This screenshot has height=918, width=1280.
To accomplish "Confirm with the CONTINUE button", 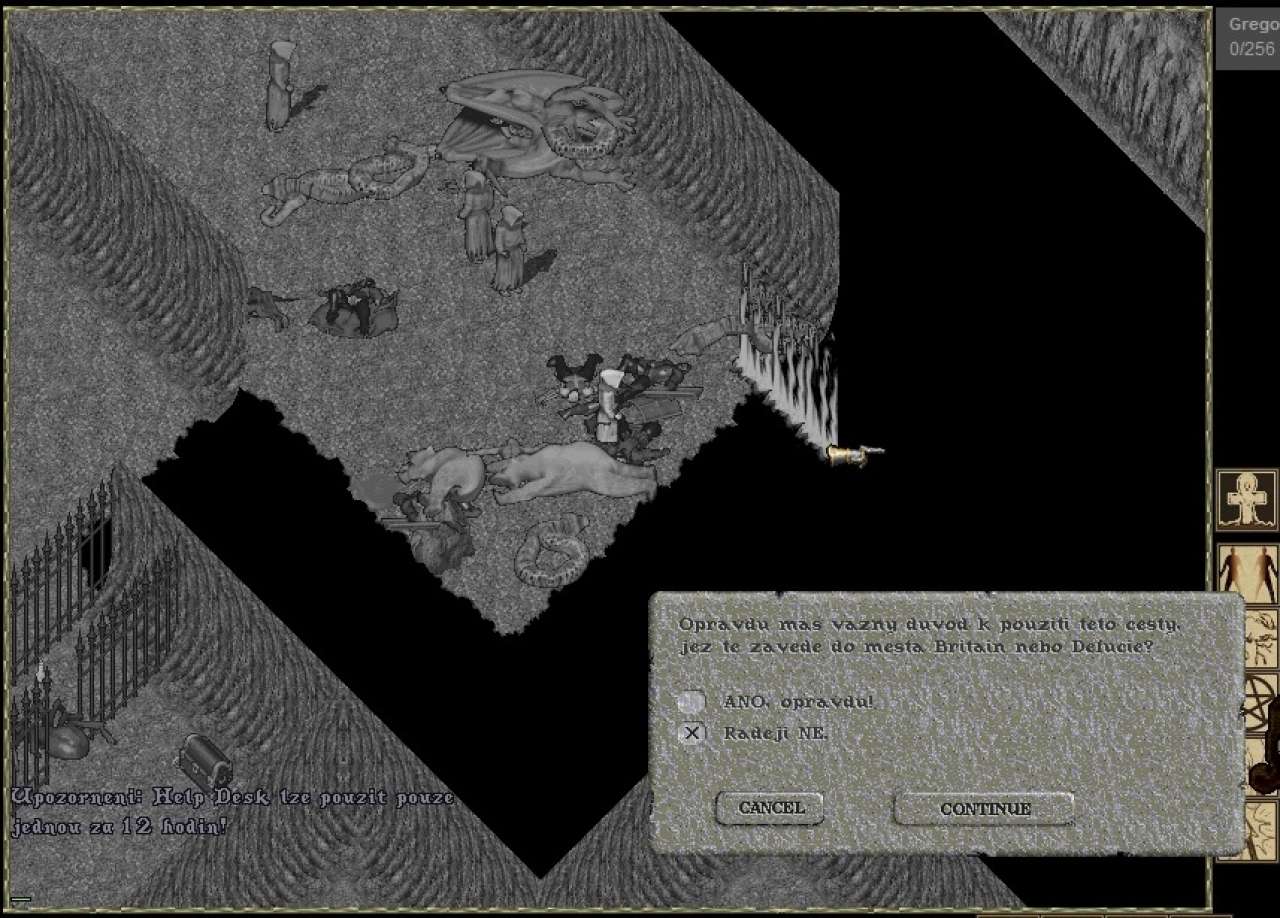I will pyautogui.click(x=984, y=809).
